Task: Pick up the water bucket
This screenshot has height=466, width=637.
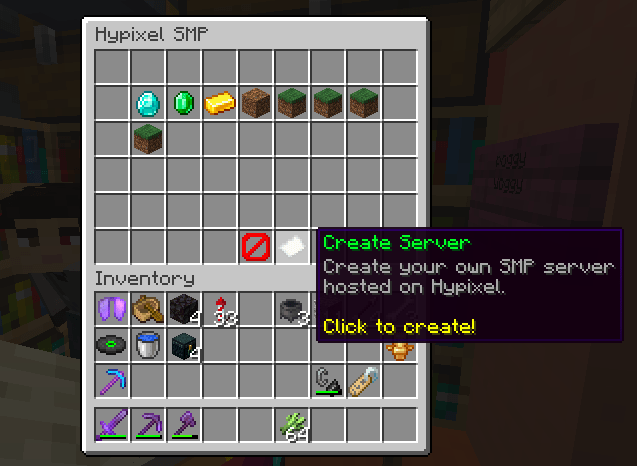Action: tap(148, 345)
